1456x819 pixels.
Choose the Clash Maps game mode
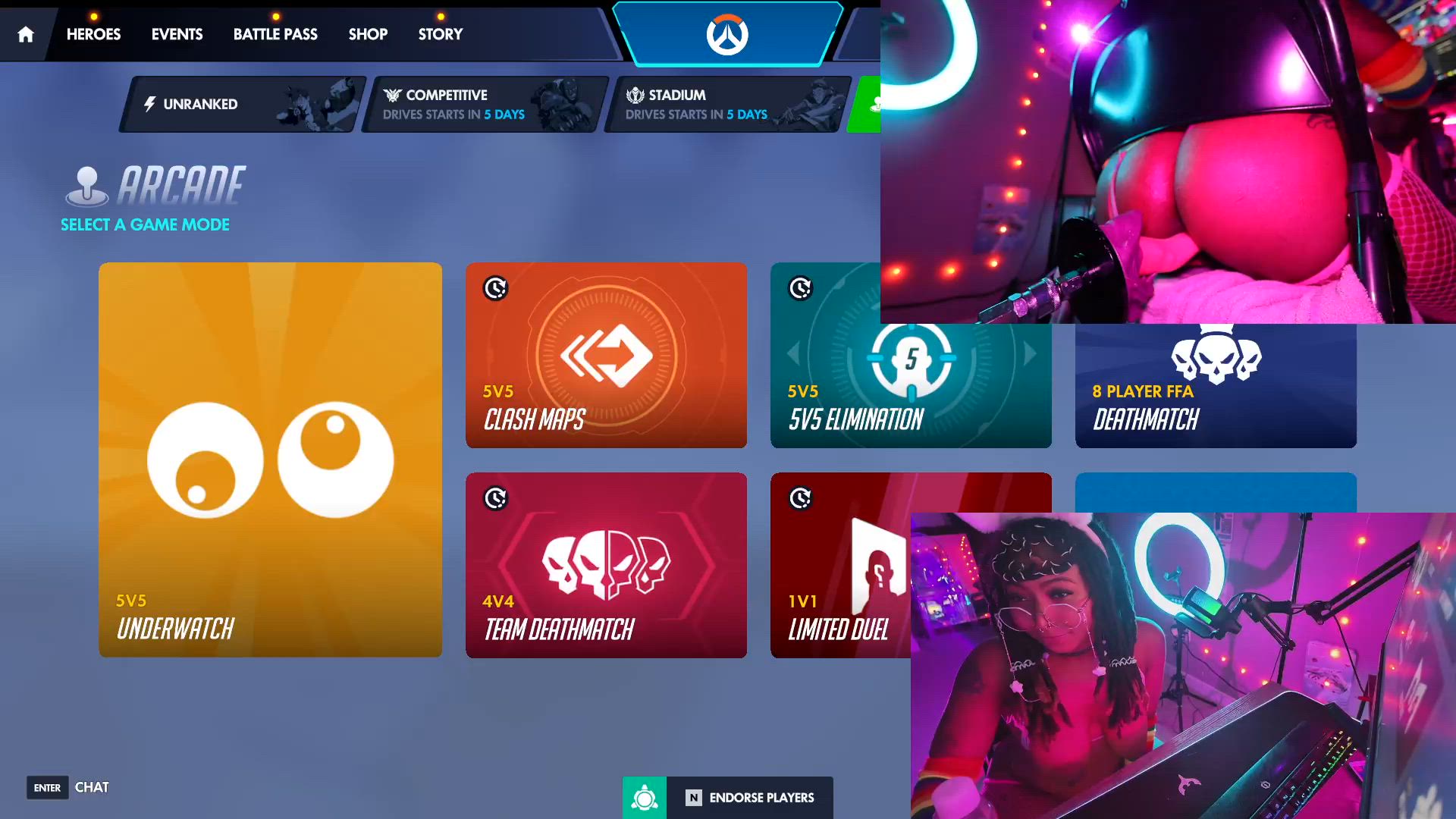(x=606, y=355)
